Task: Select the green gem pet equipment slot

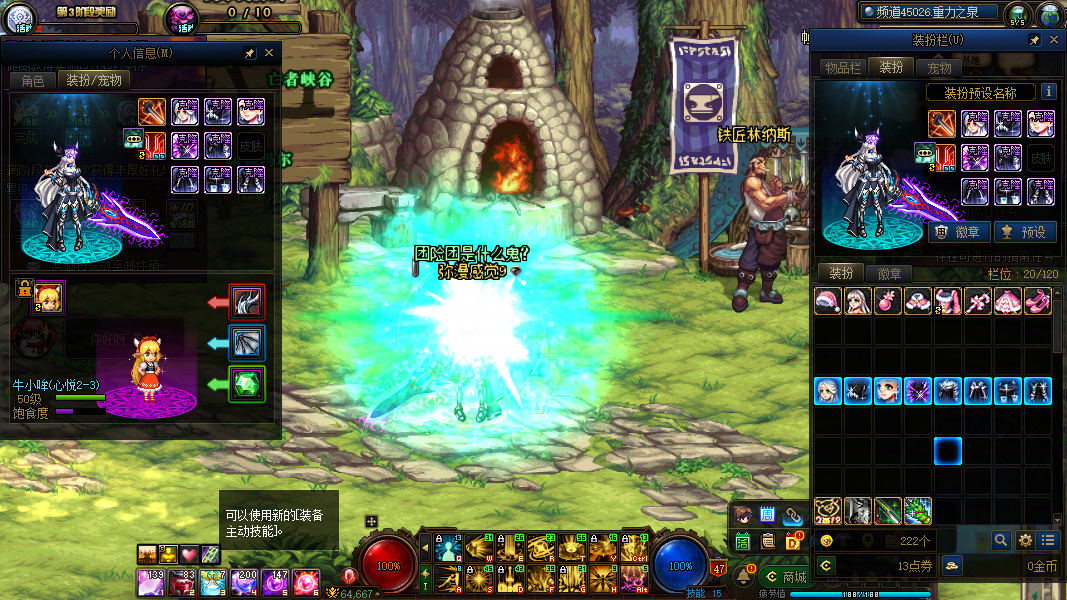Action: 246,385
